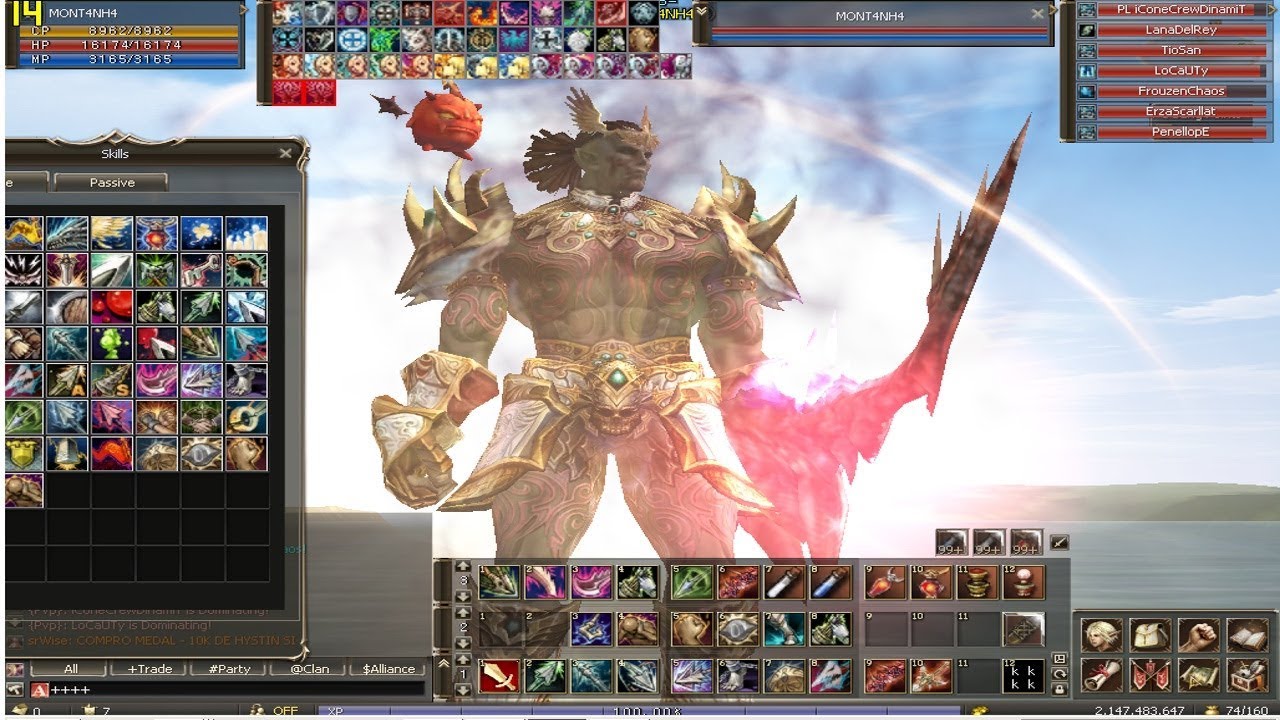Use the blue mana potion hotbar slot

coord(829,581)
